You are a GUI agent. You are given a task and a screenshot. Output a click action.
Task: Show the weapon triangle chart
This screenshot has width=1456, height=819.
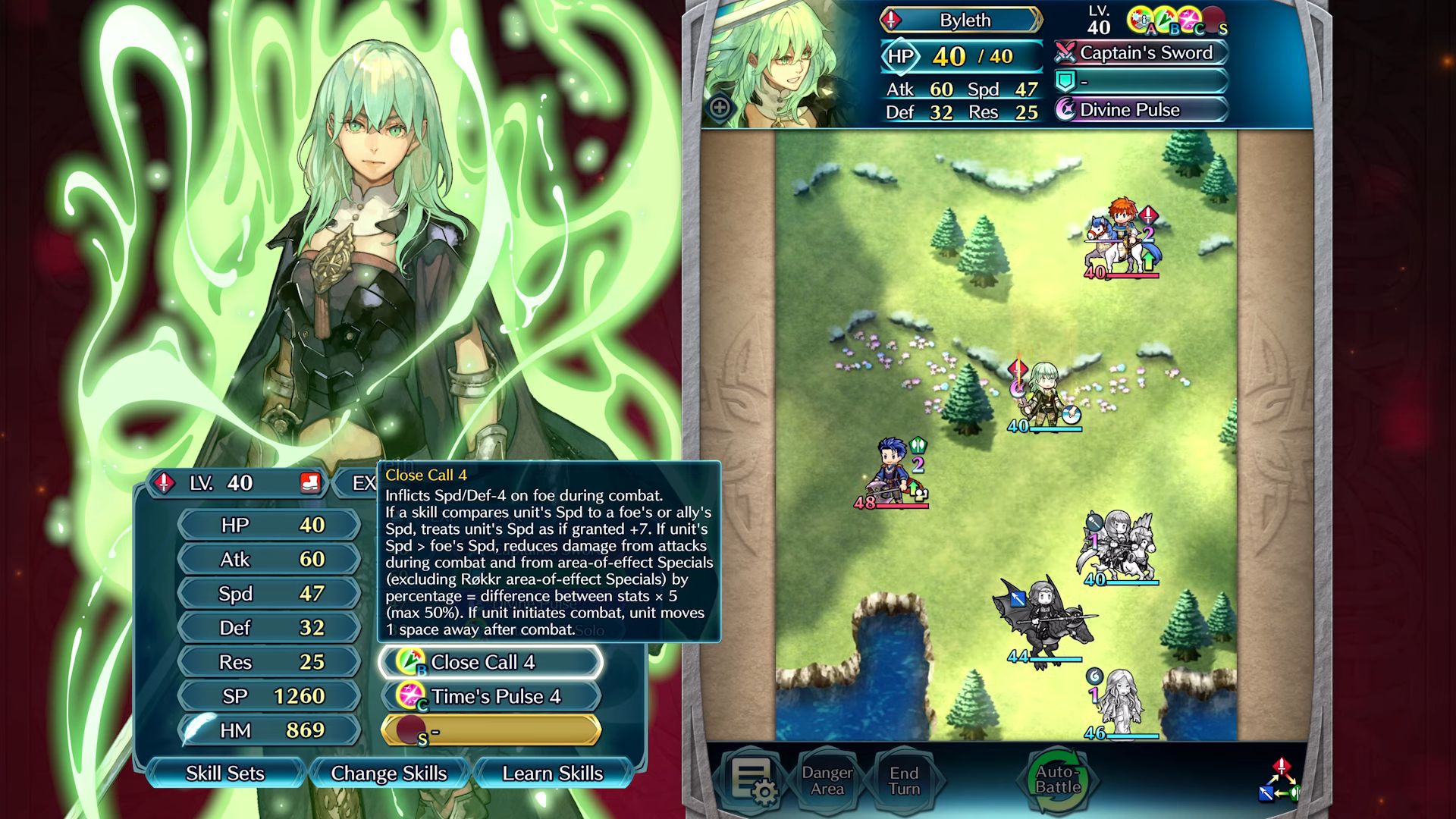[x=1280, y=780]
